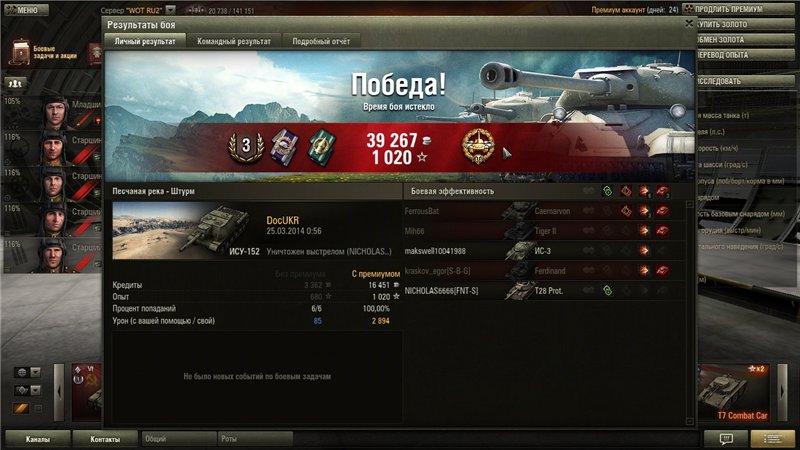Click the kraskov_egor Ferdinand row
The height and width of the screenshot is (450, 800).
[x=540, y=271]
